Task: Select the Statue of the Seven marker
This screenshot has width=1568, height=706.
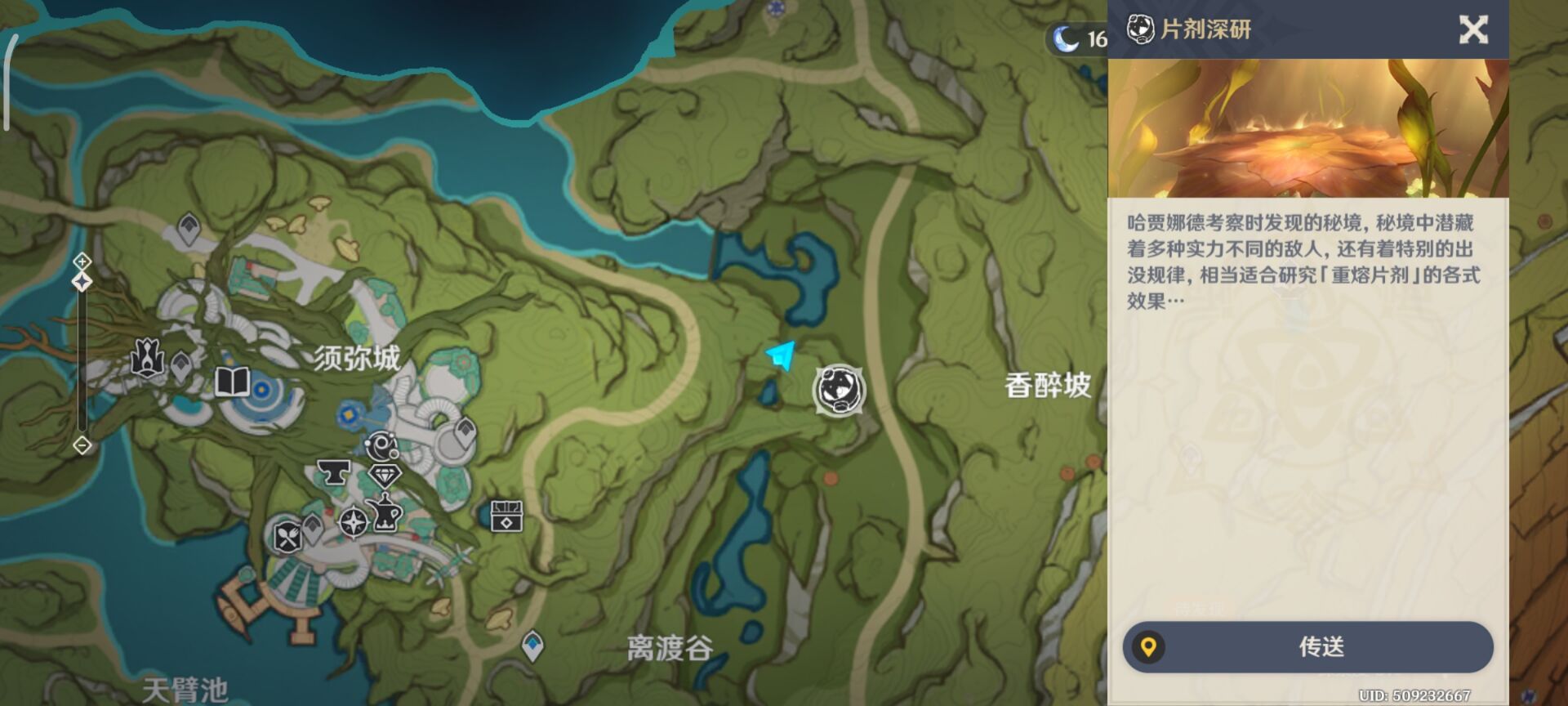Action: (148, 358)
